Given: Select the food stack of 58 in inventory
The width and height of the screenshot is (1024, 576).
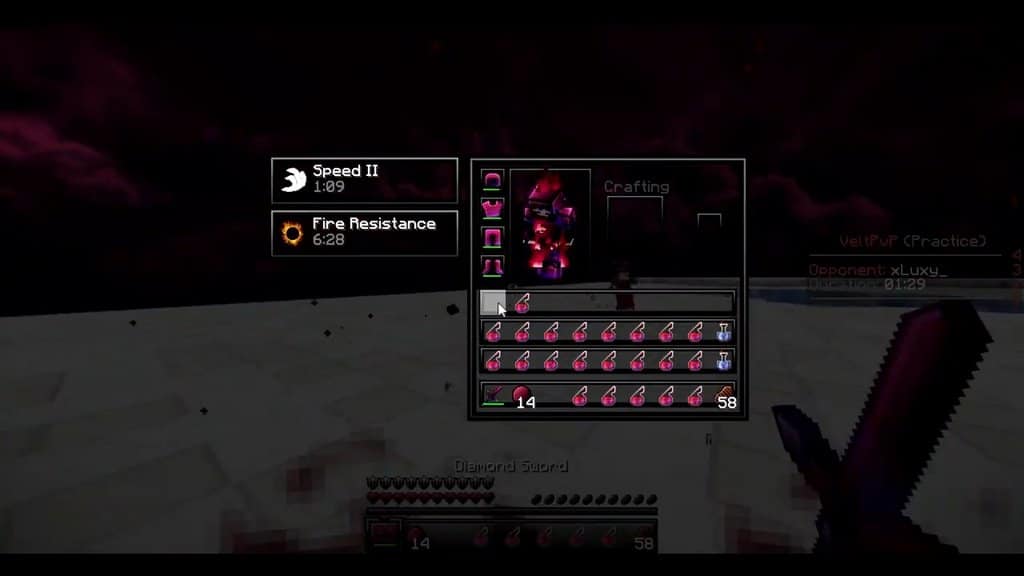Looking at the screenshot, I should (724, 396).
